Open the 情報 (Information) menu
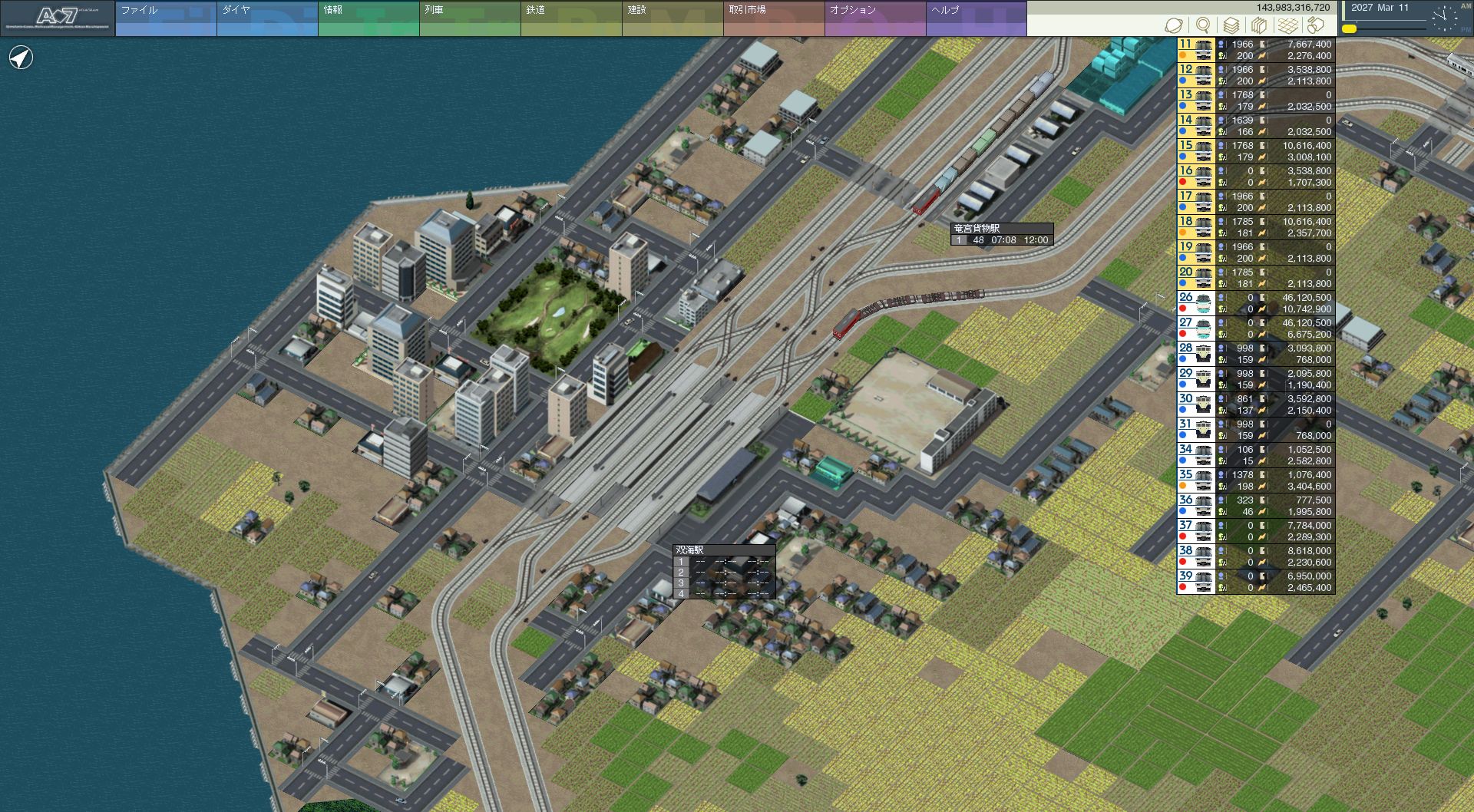Screen dimensions: 1474x812 (x=368, y=18)
